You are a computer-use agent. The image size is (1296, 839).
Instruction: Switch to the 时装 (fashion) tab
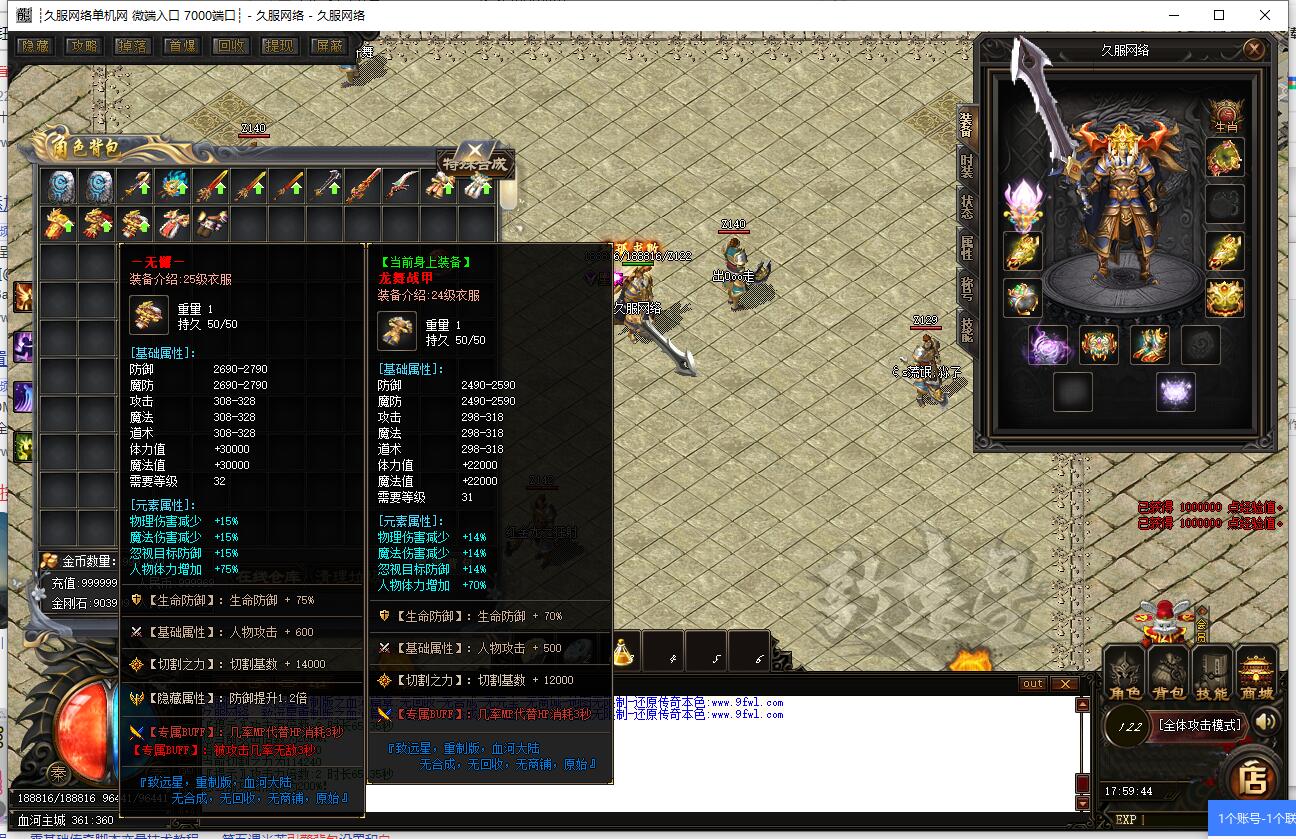click(967, 166)
